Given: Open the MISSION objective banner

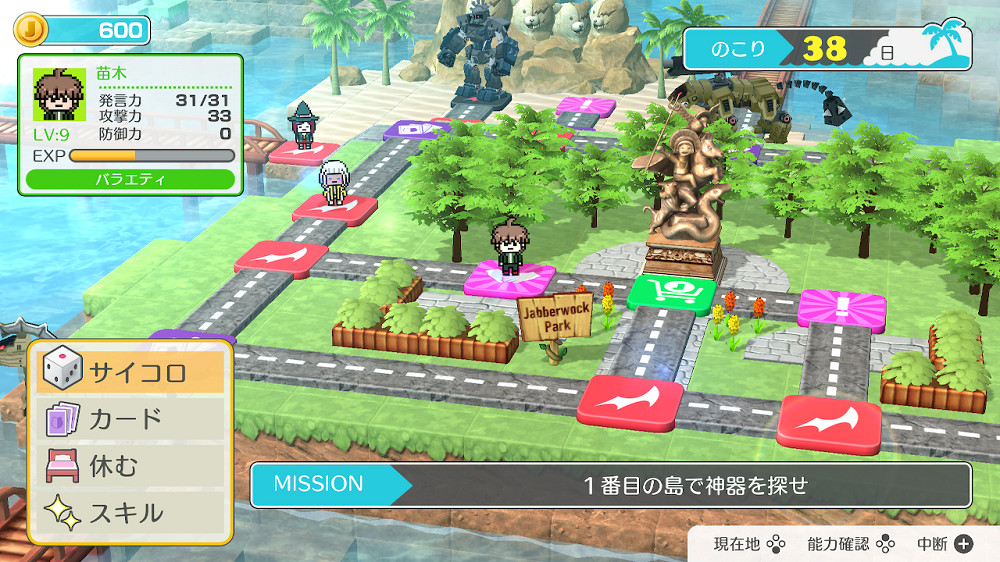Looking at the screenshot, I should [610, 485].
